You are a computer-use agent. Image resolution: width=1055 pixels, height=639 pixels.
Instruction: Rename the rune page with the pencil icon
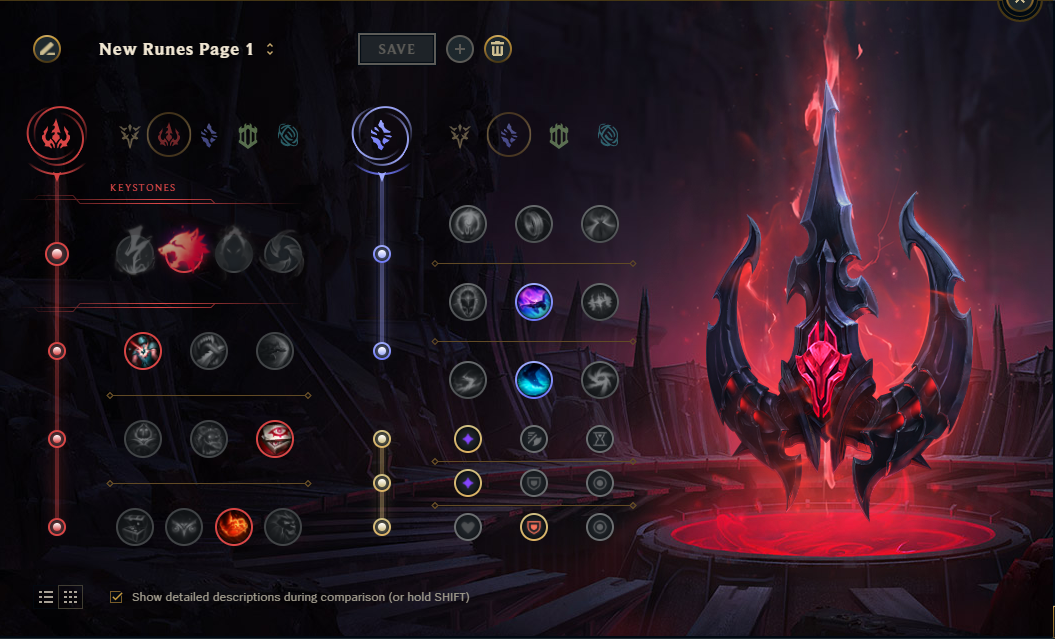click(x=47, y=49)
